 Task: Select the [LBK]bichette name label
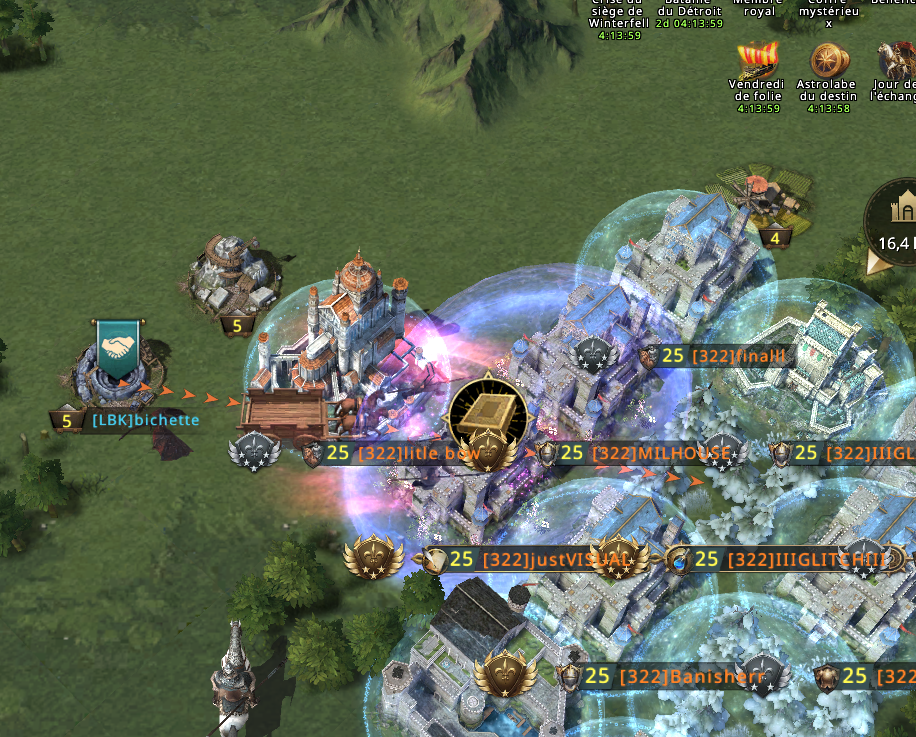pyautogui.click(x=145, y=421)
